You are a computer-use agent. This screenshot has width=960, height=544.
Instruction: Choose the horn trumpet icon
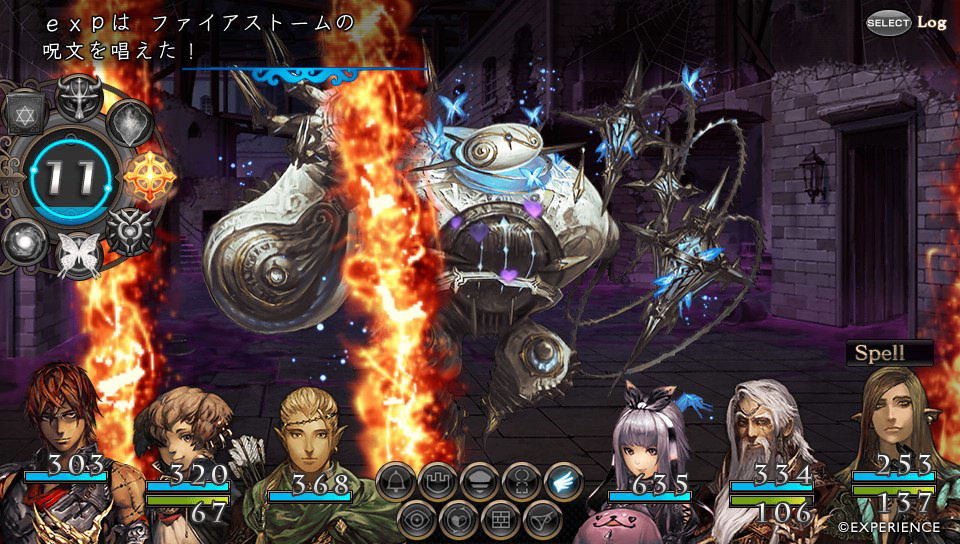click(x=542, y=519)
